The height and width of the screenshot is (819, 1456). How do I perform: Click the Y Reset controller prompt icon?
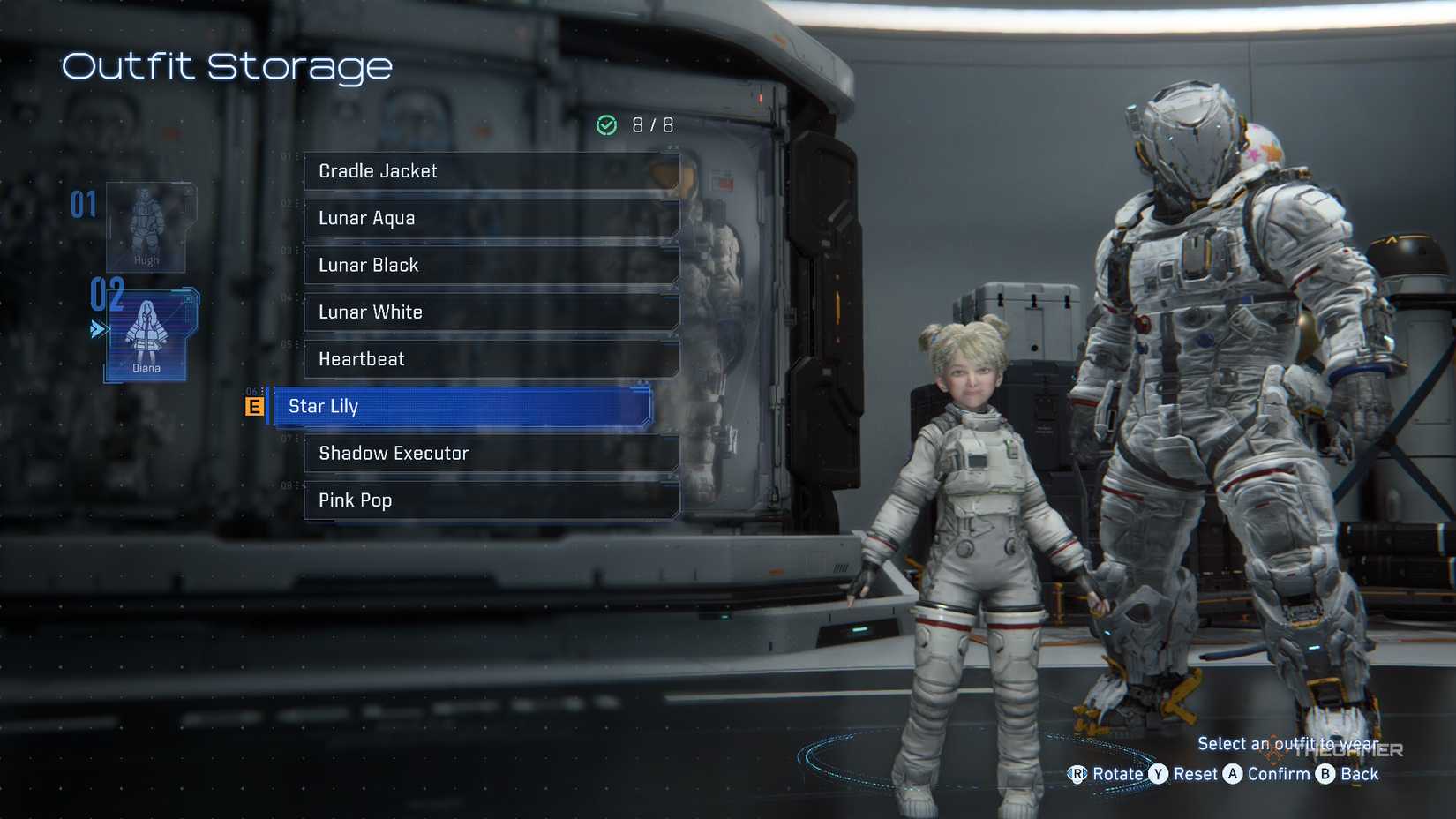[x=1159, y=774]
